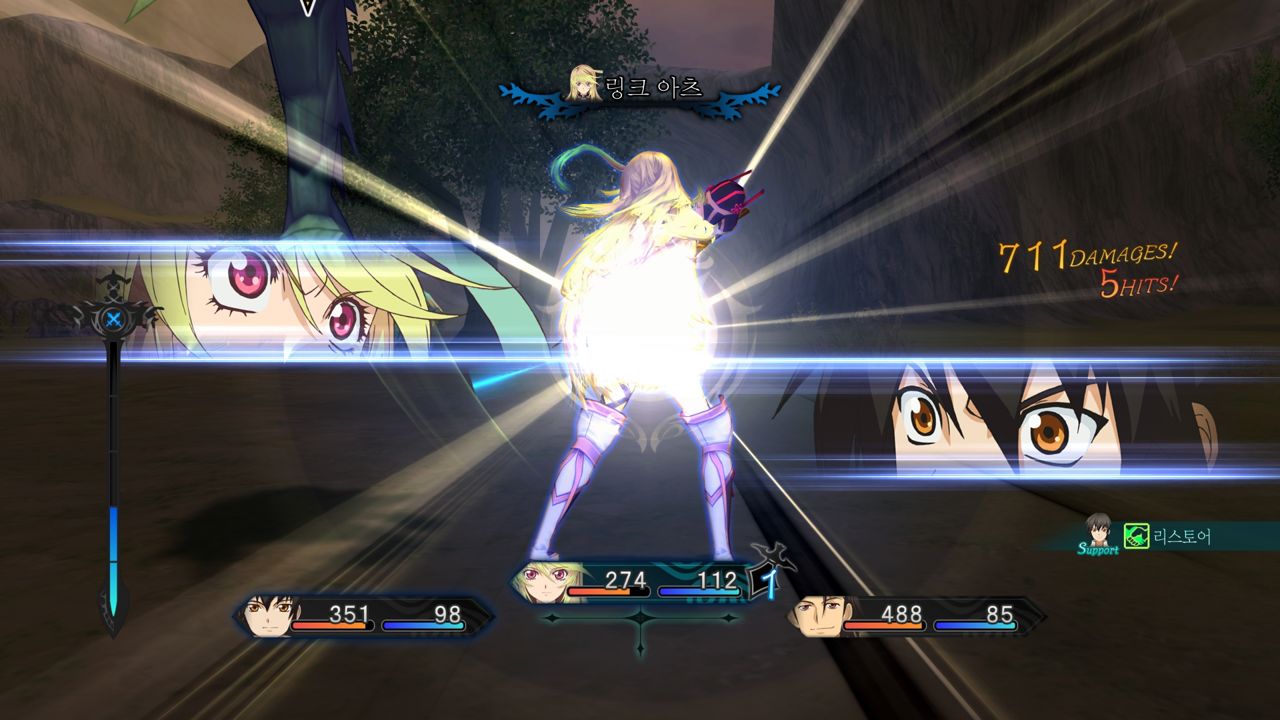Choose the brown-haired man's party portrait
The height and width of the screenshot is (720, 1280).
815,616
